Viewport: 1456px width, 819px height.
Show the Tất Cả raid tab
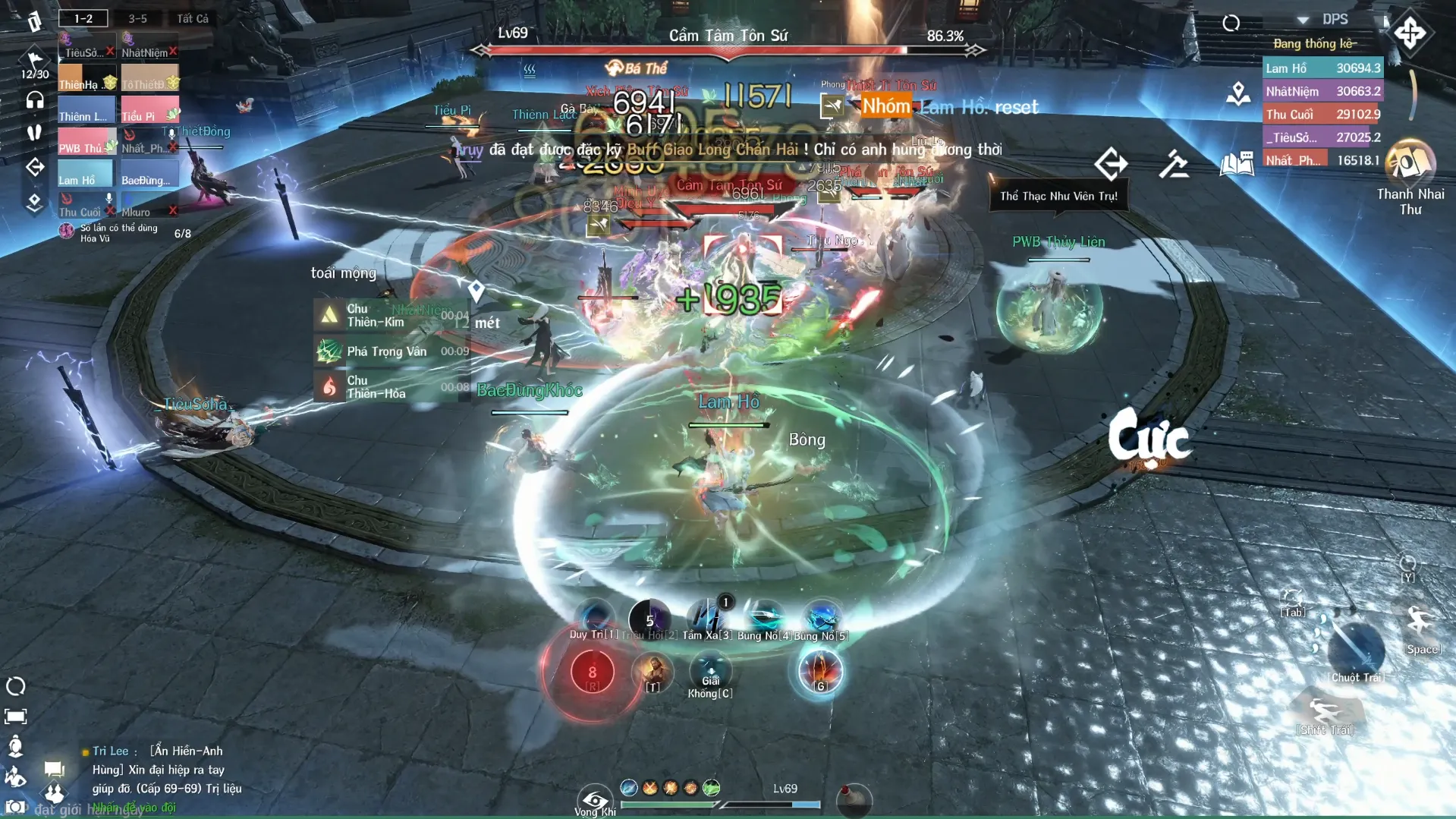pyautogui.click(x=193, y=18)
